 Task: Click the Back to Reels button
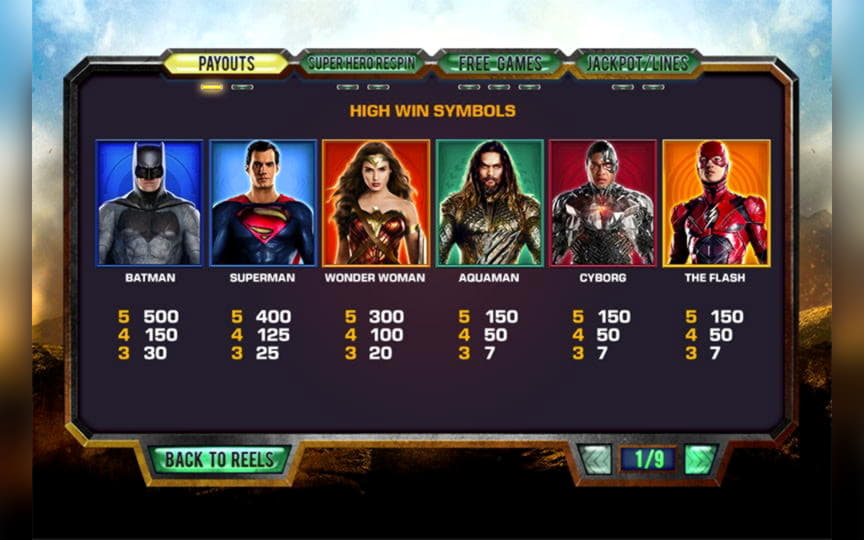point(219,459)
